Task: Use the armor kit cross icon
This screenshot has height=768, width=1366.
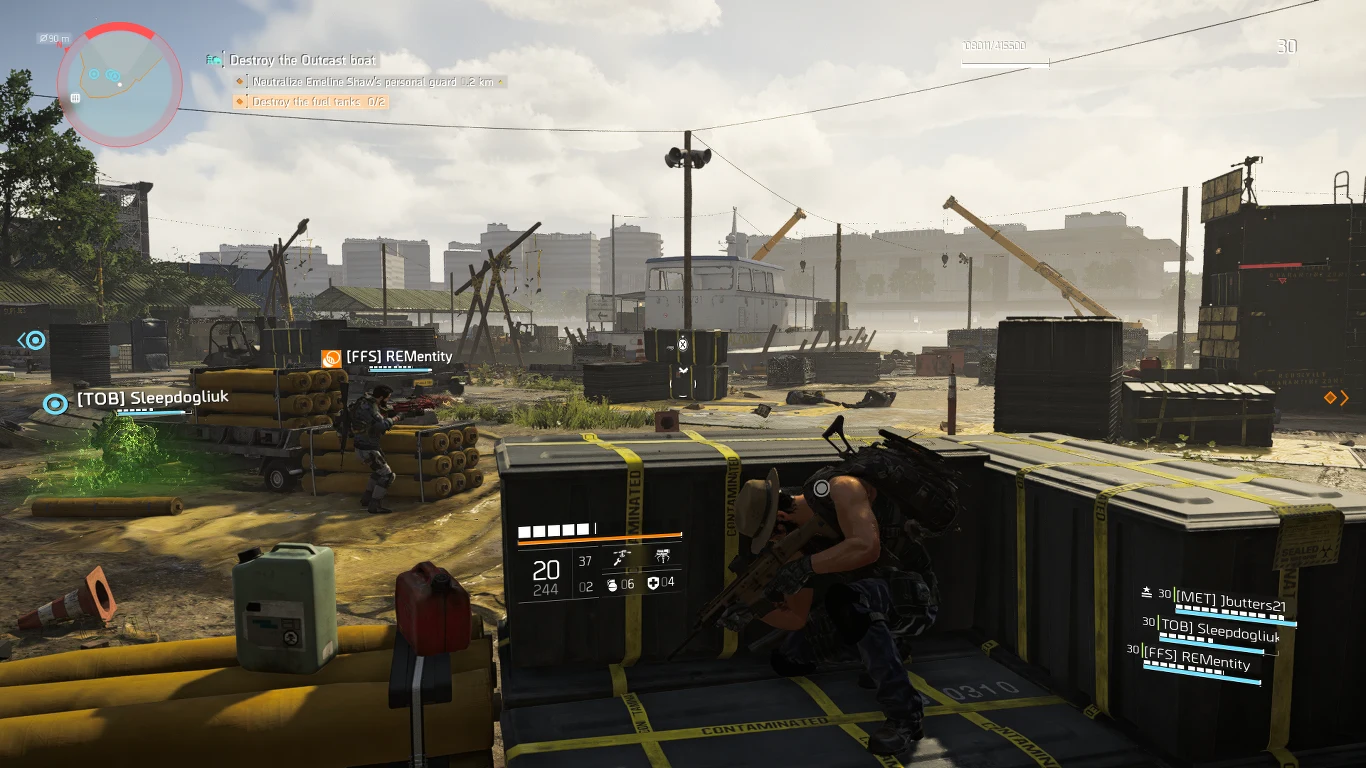Action: 654,584
